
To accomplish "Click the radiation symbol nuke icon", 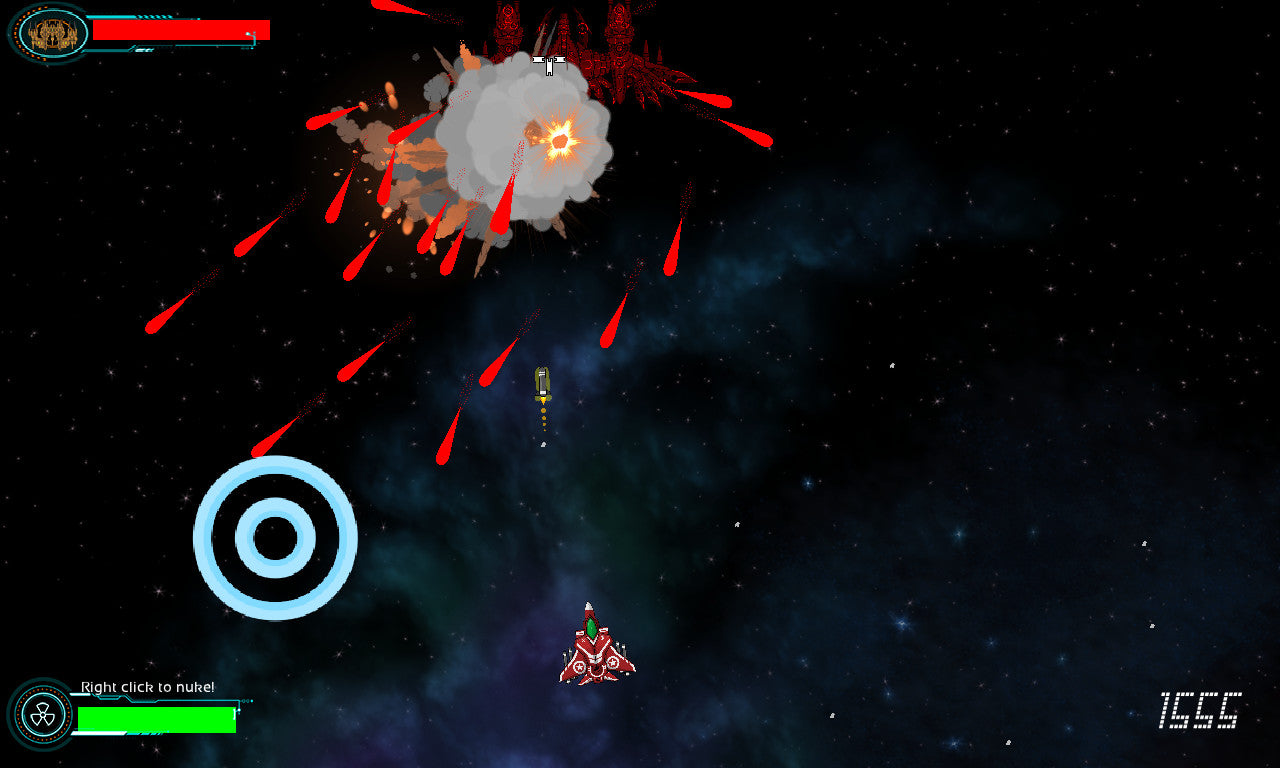I will tap(41, 714).
